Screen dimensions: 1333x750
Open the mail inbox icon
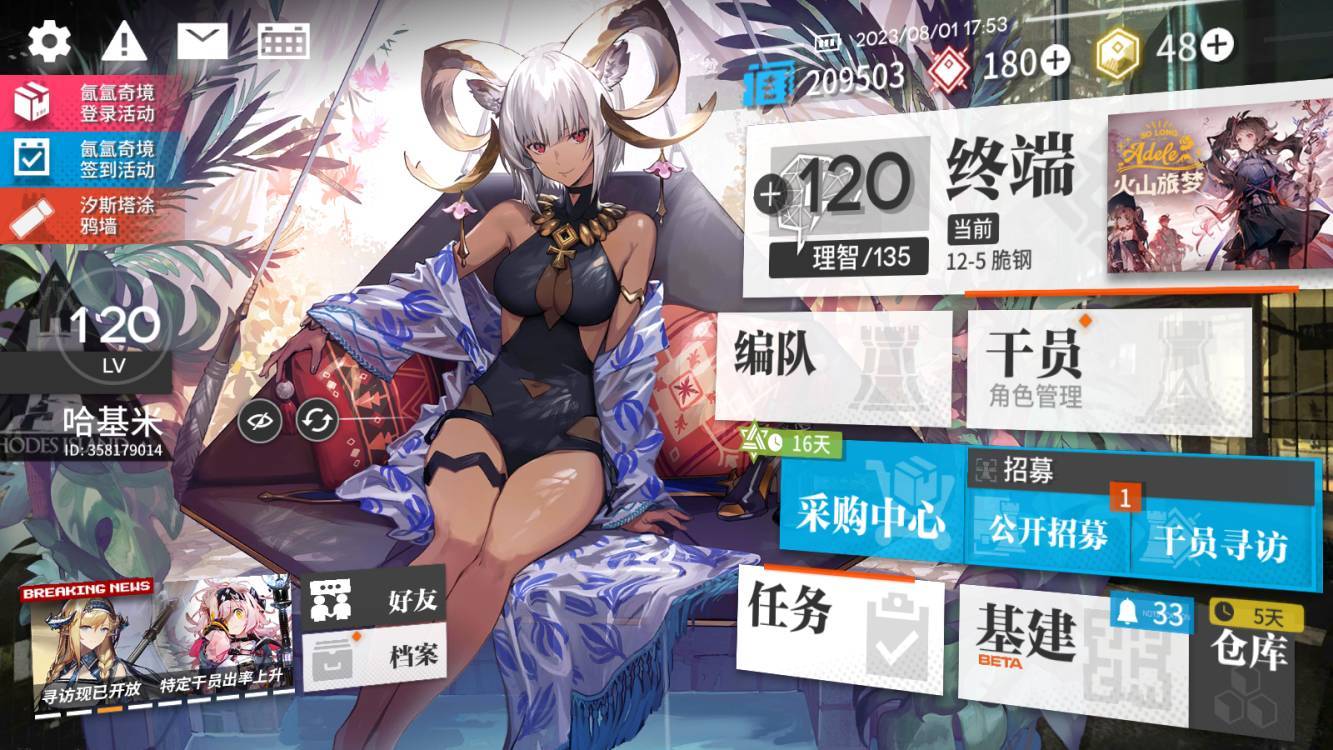[202, 40]
